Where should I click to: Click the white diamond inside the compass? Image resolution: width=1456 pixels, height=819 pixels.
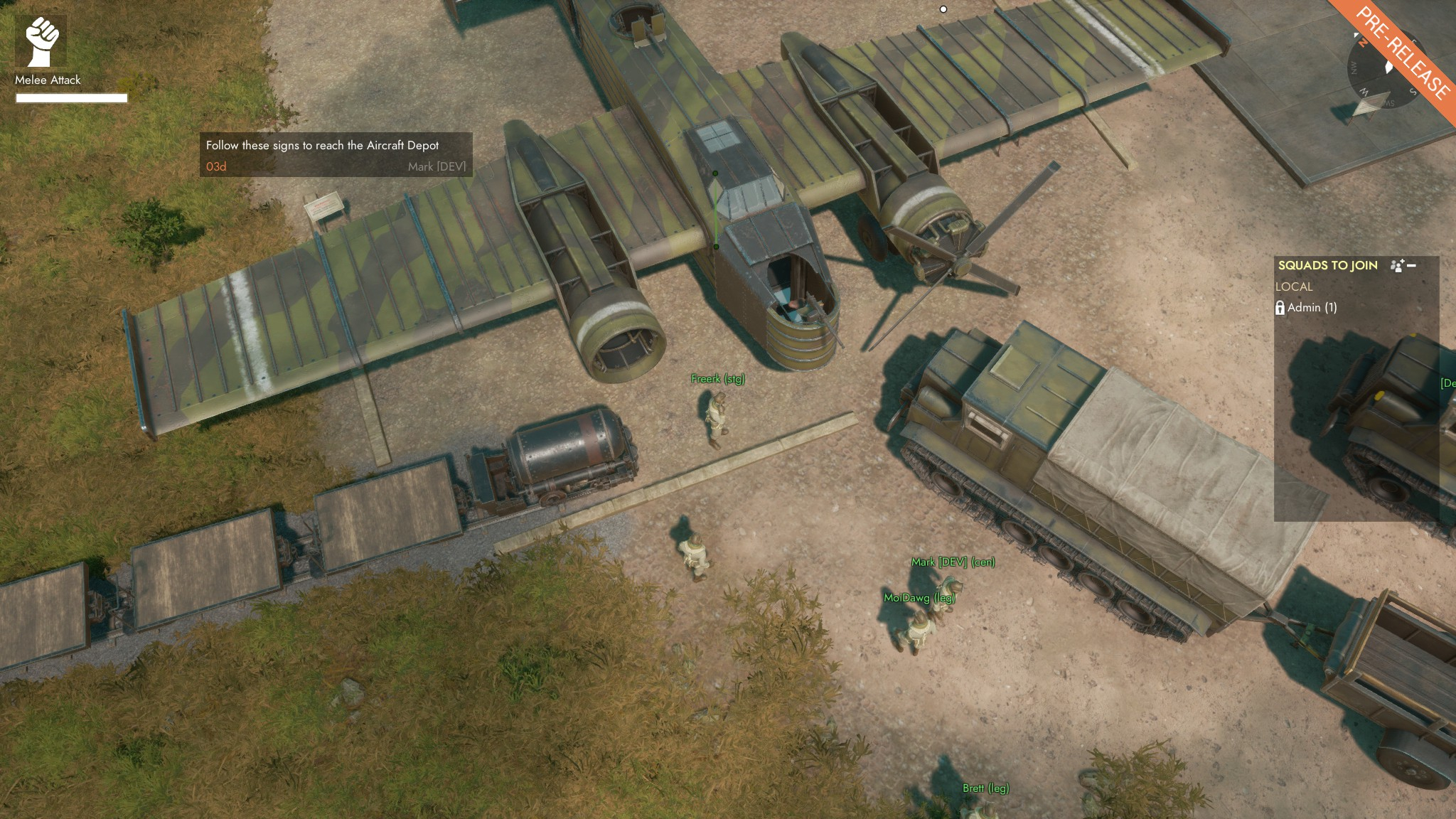1388,67
